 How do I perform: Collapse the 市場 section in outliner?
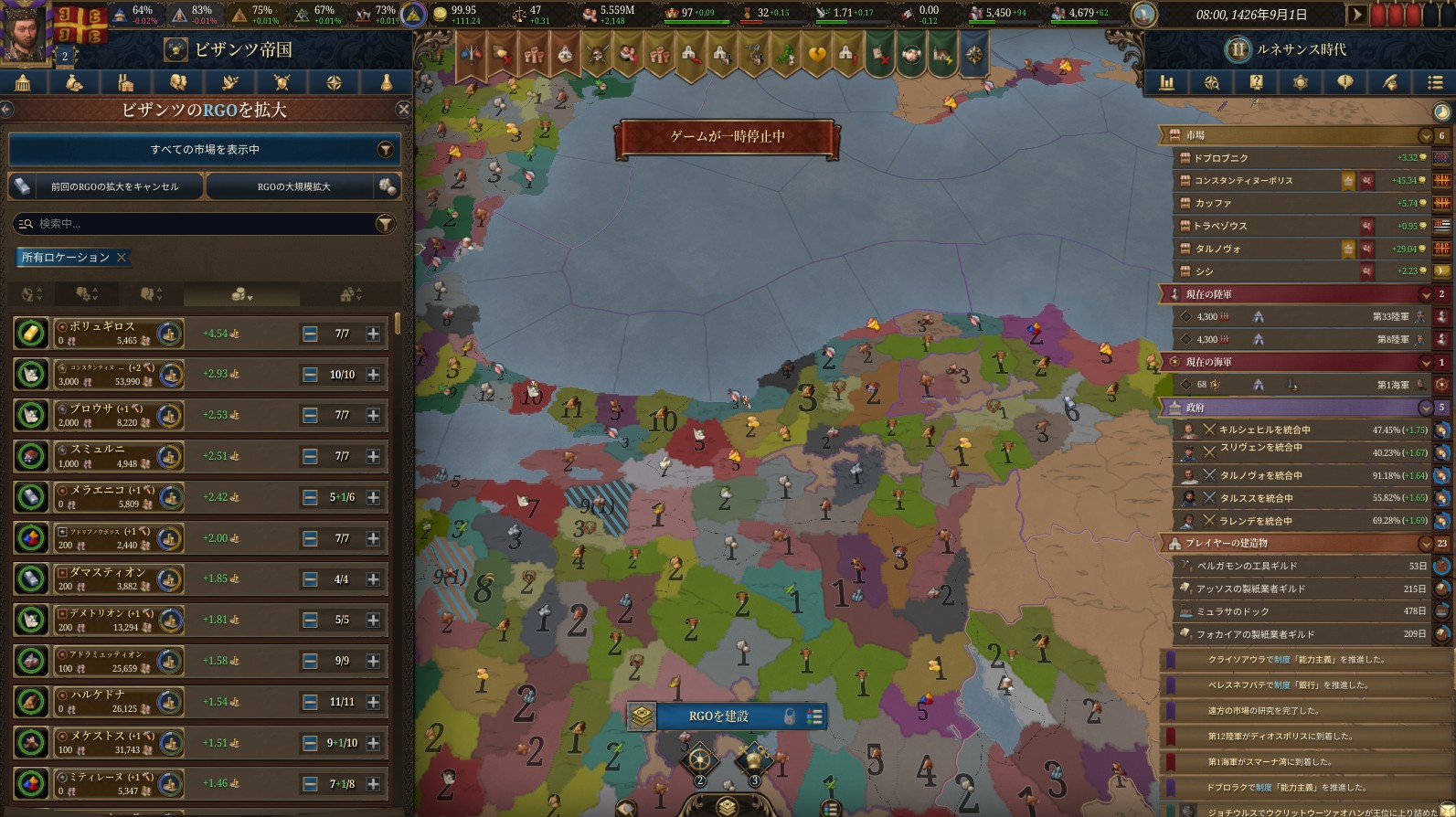1425,136
